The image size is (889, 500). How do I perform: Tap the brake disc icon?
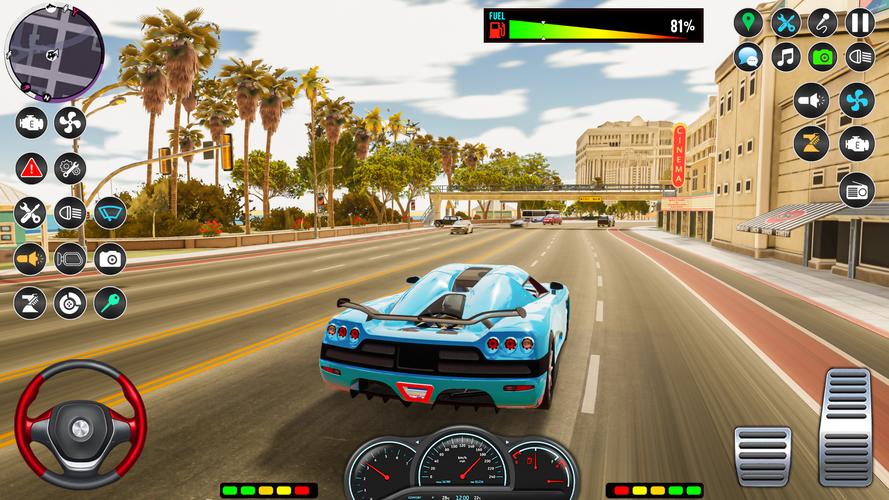70,302
